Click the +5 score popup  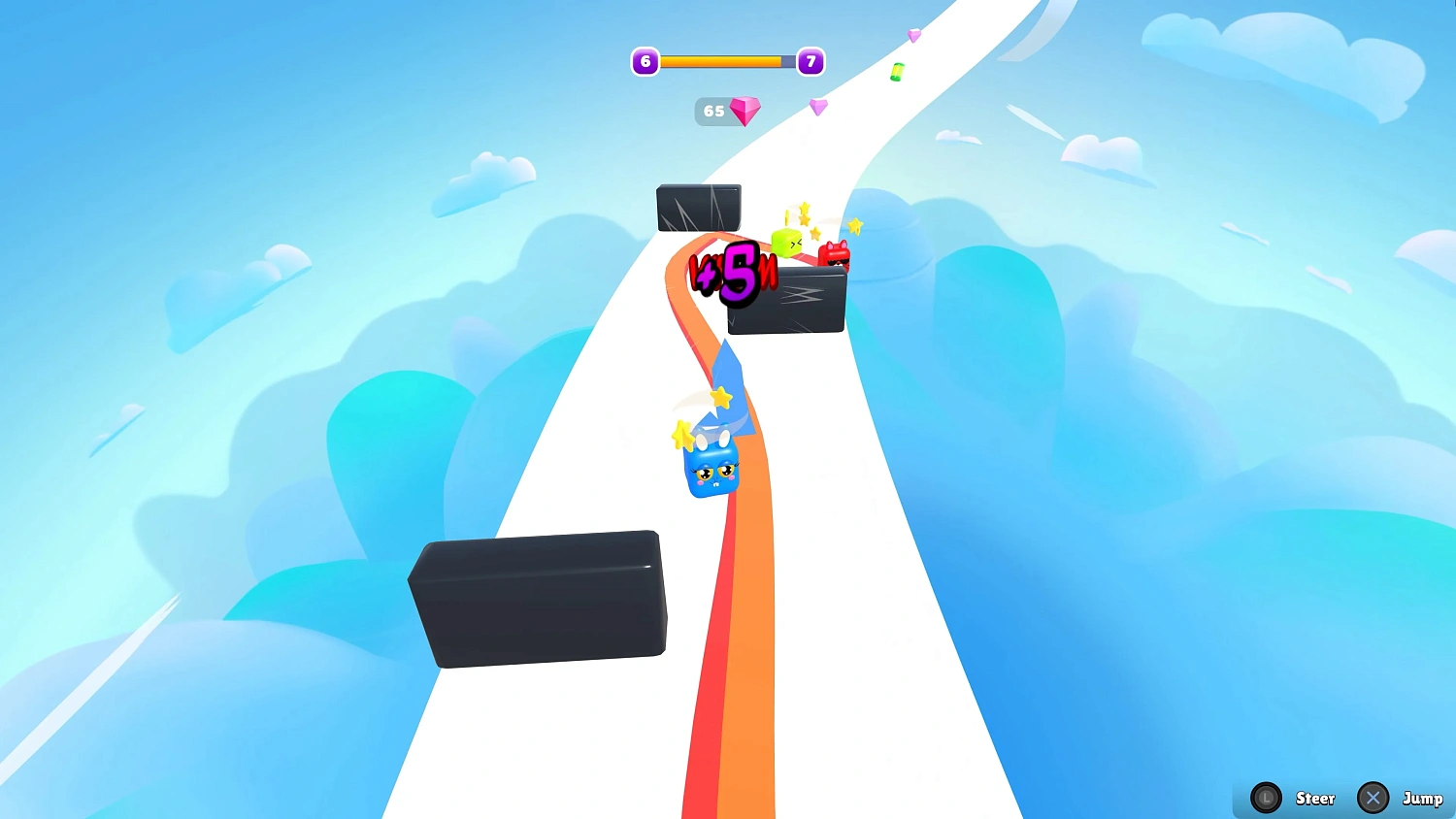(735, 273)
